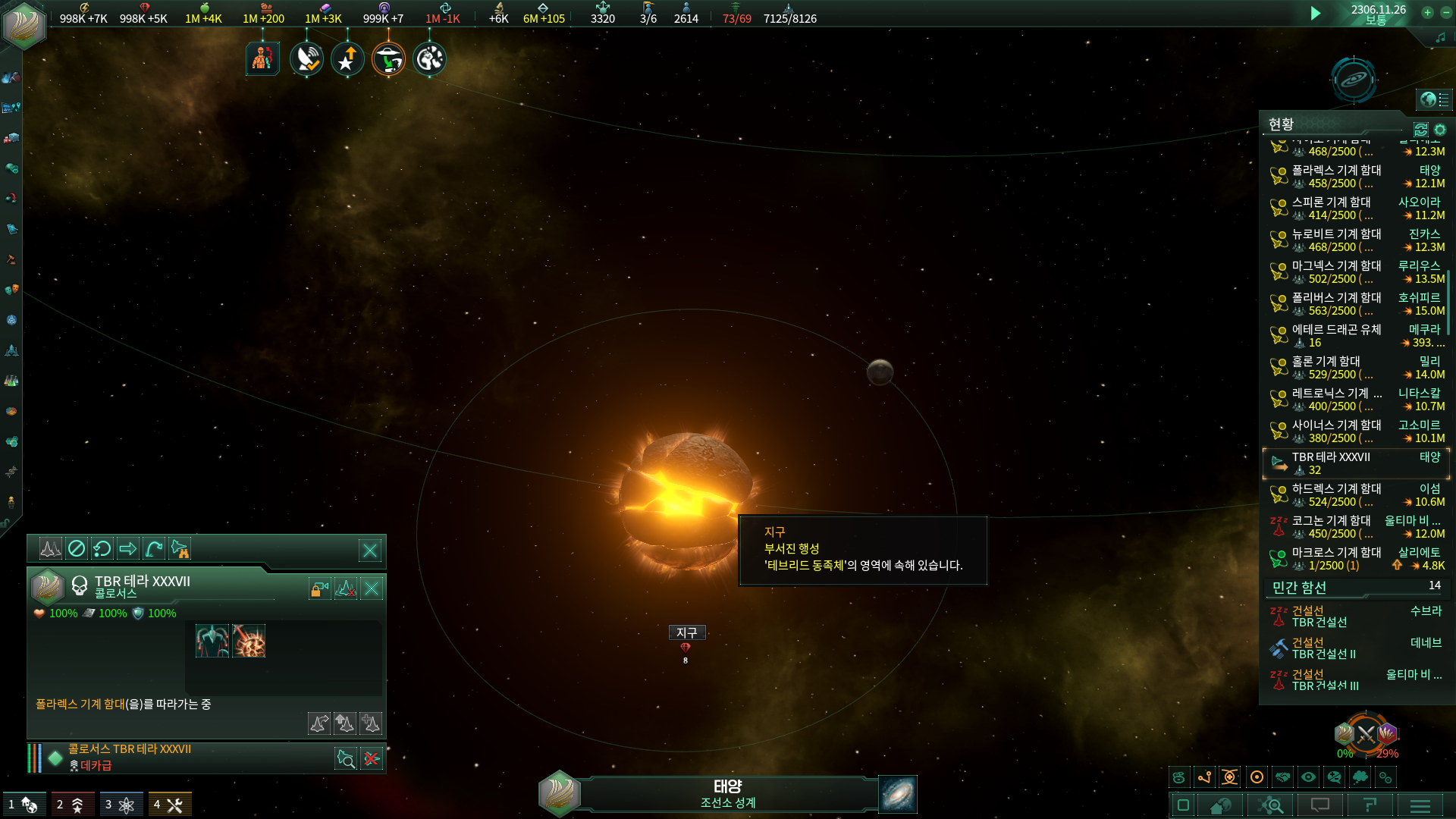Image resolution: width=1456 pixels, height=819 pixels.
Task: Open galaxy view from bottom system bar
Action: [898, 794]
